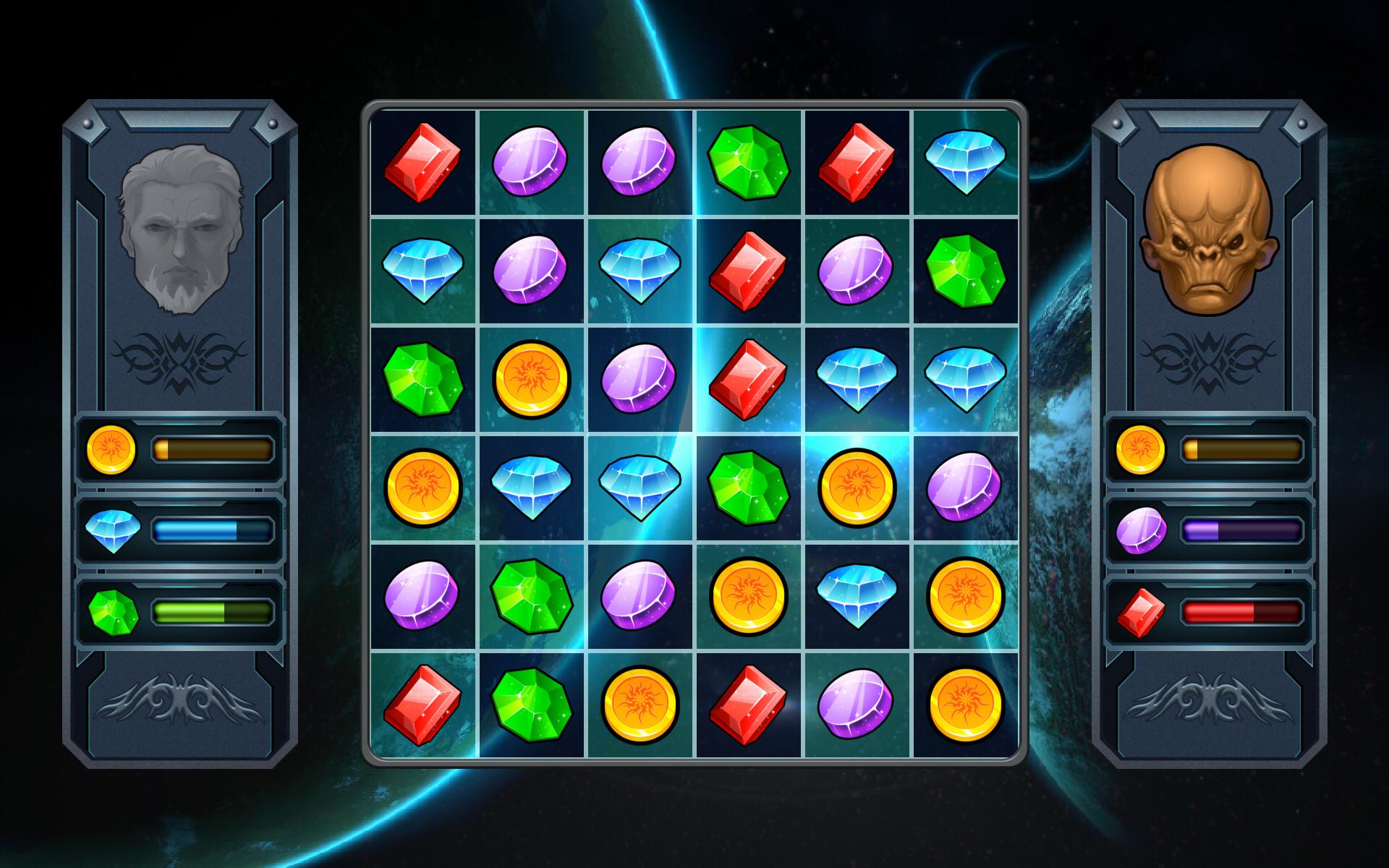Pick the green gem tile flanked by two purple gems

pyautogui.click(x=532, y=595)
